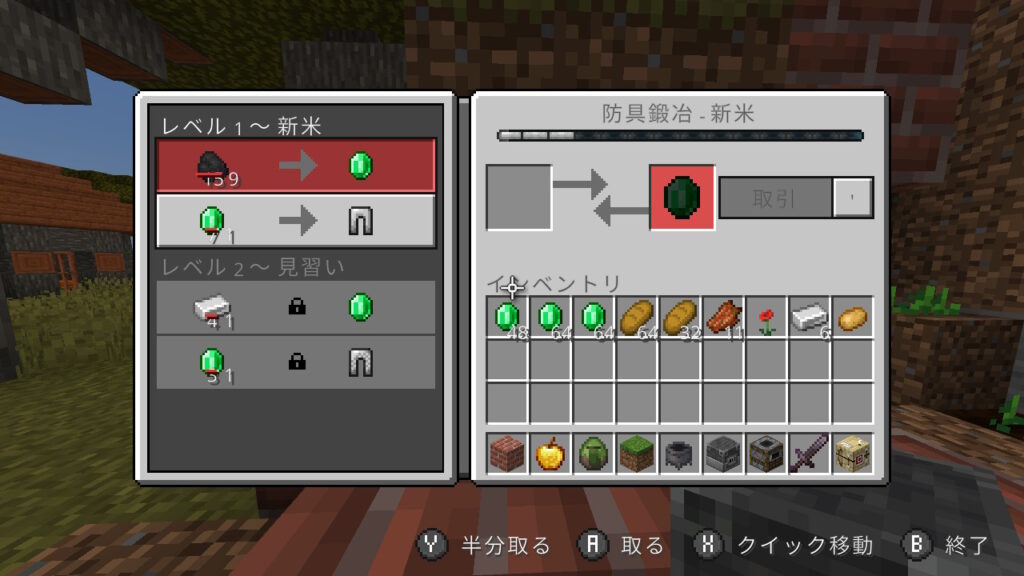Click the empty trade input slot
Screen dimensions: 1024x576
pos(519,197)
